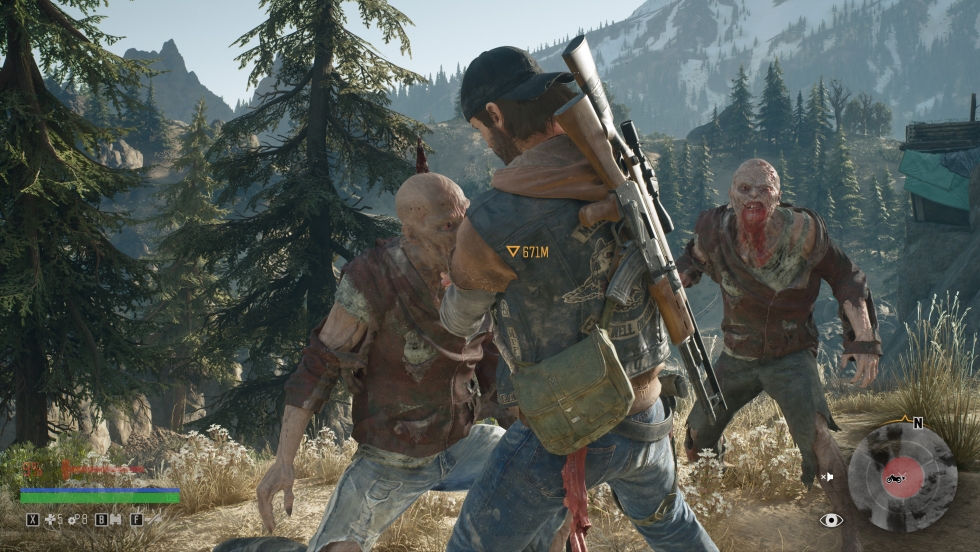This screenshot has width=980, height=552.
Task: Click the eye visibility indicator icon
Action: click(x=830, y=520)
